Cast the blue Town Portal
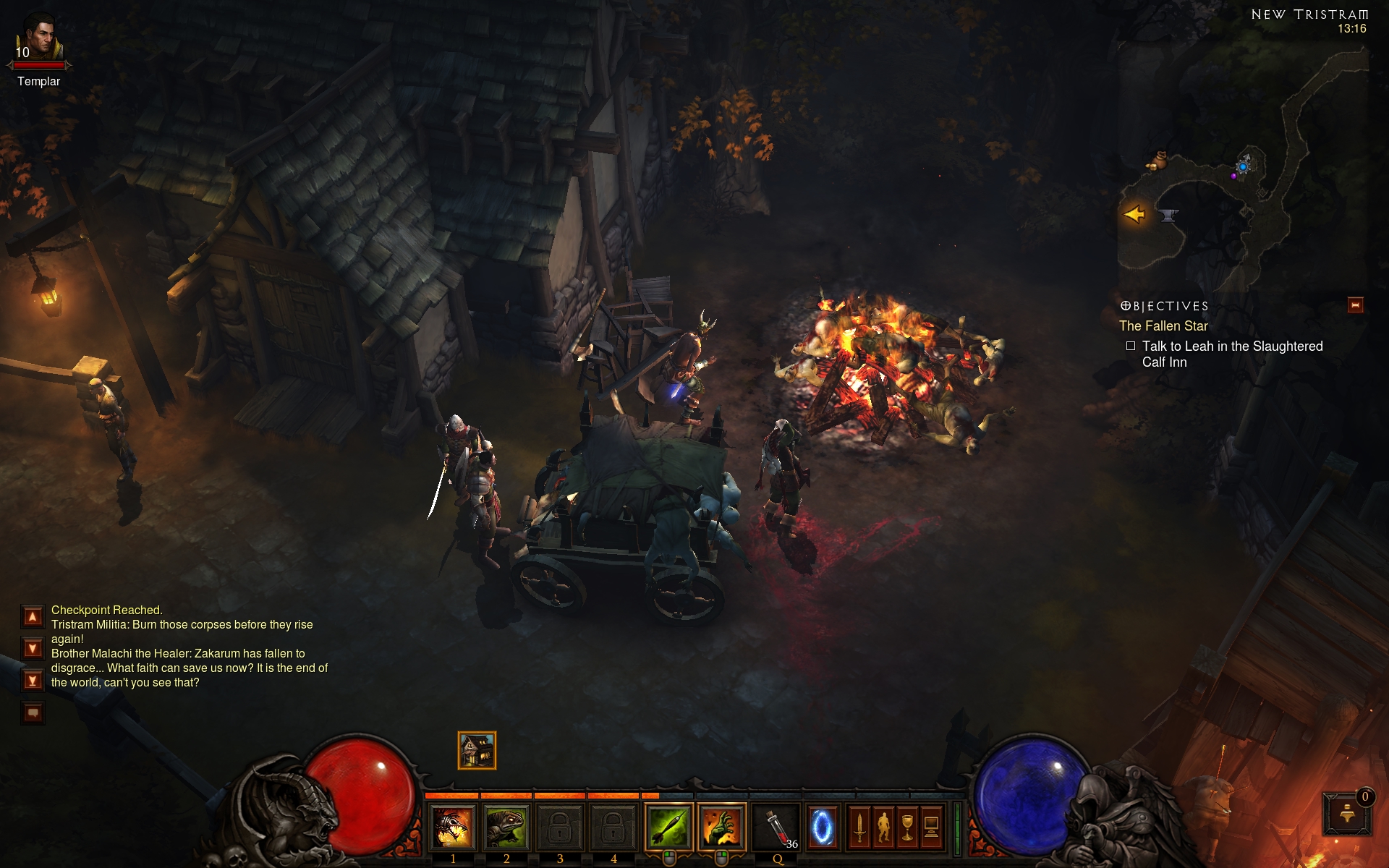 (x=822, y=827)
